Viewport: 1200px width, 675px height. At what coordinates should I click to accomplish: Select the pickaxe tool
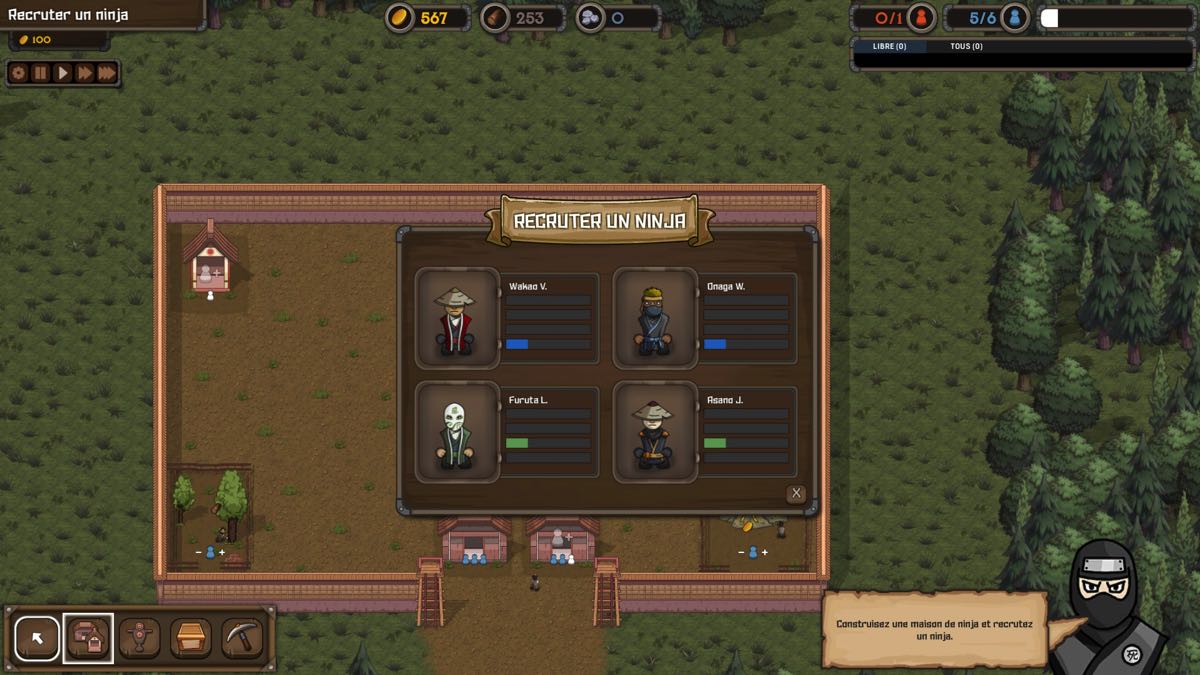point(242,638)
